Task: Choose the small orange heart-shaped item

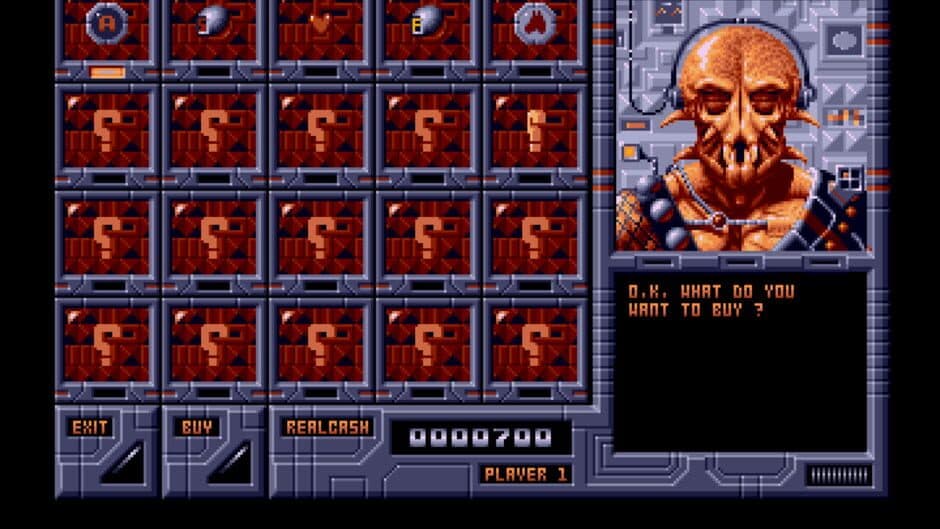Action: [x=320, y=22]
